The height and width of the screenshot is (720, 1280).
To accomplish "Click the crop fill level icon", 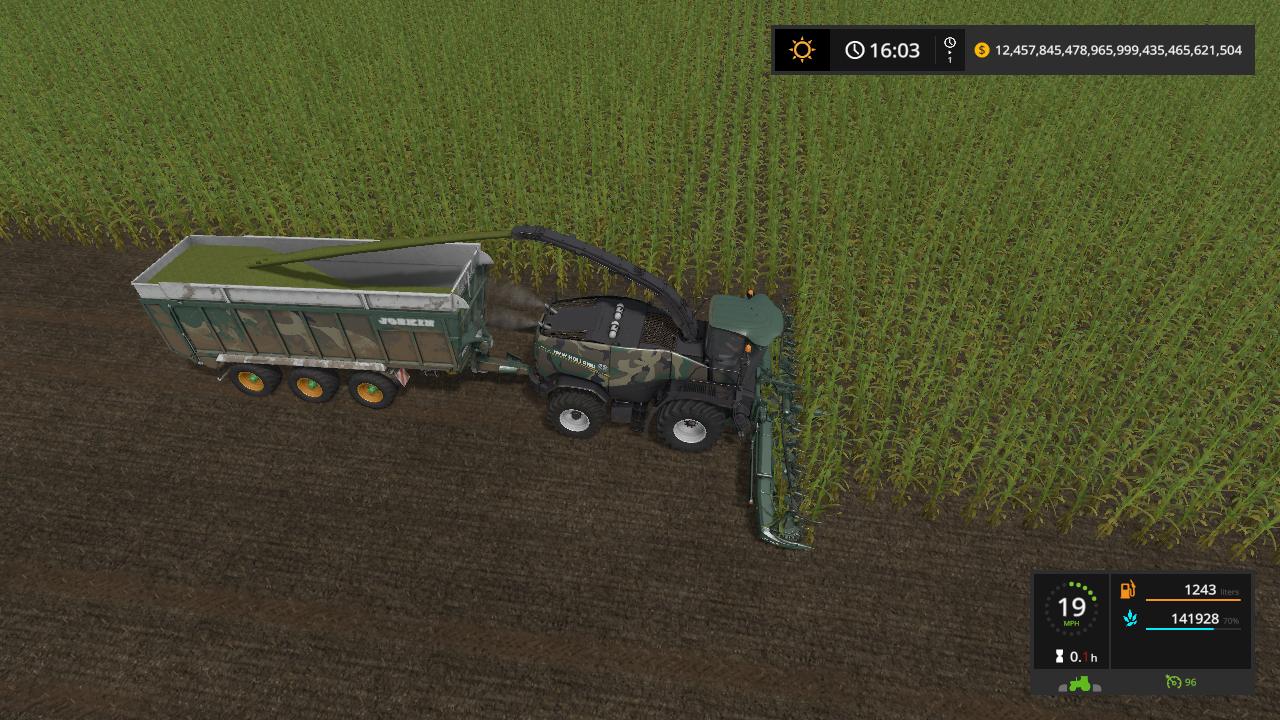I will click(1129, 619).
